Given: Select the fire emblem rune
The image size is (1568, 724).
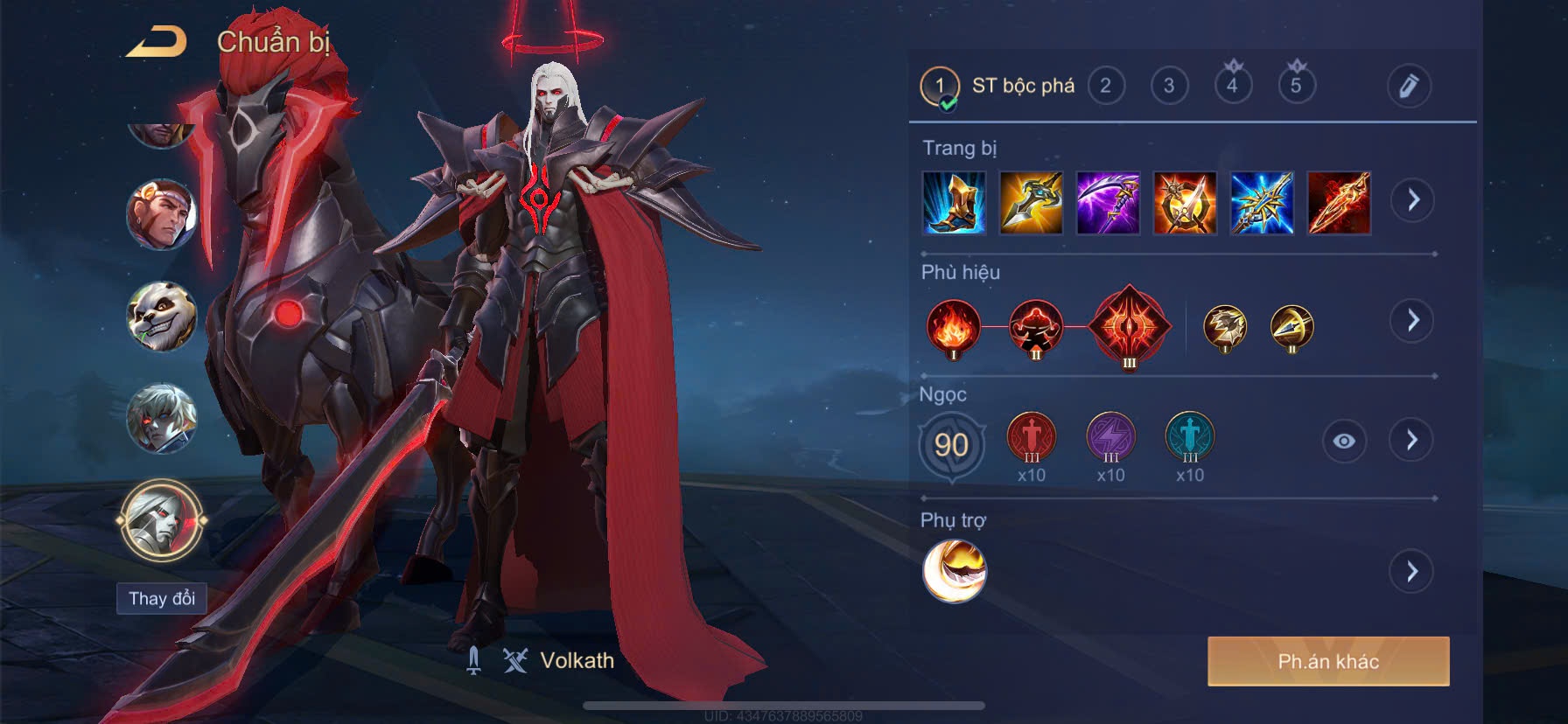Looking at the screenshot, I should 954,327.
